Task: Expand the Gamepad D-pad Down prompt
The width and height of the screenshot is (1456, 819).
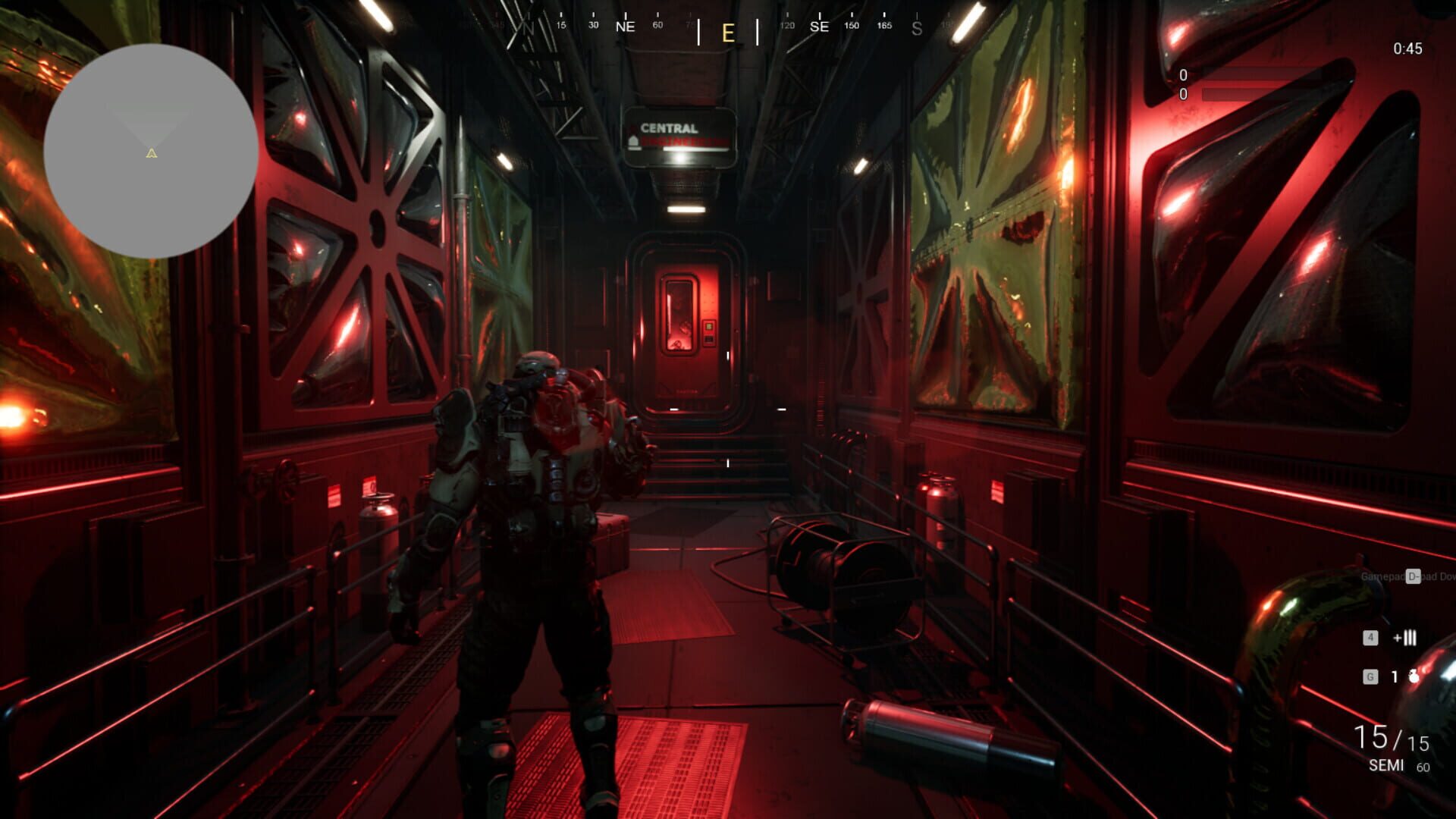Action: pos(1410,575)
